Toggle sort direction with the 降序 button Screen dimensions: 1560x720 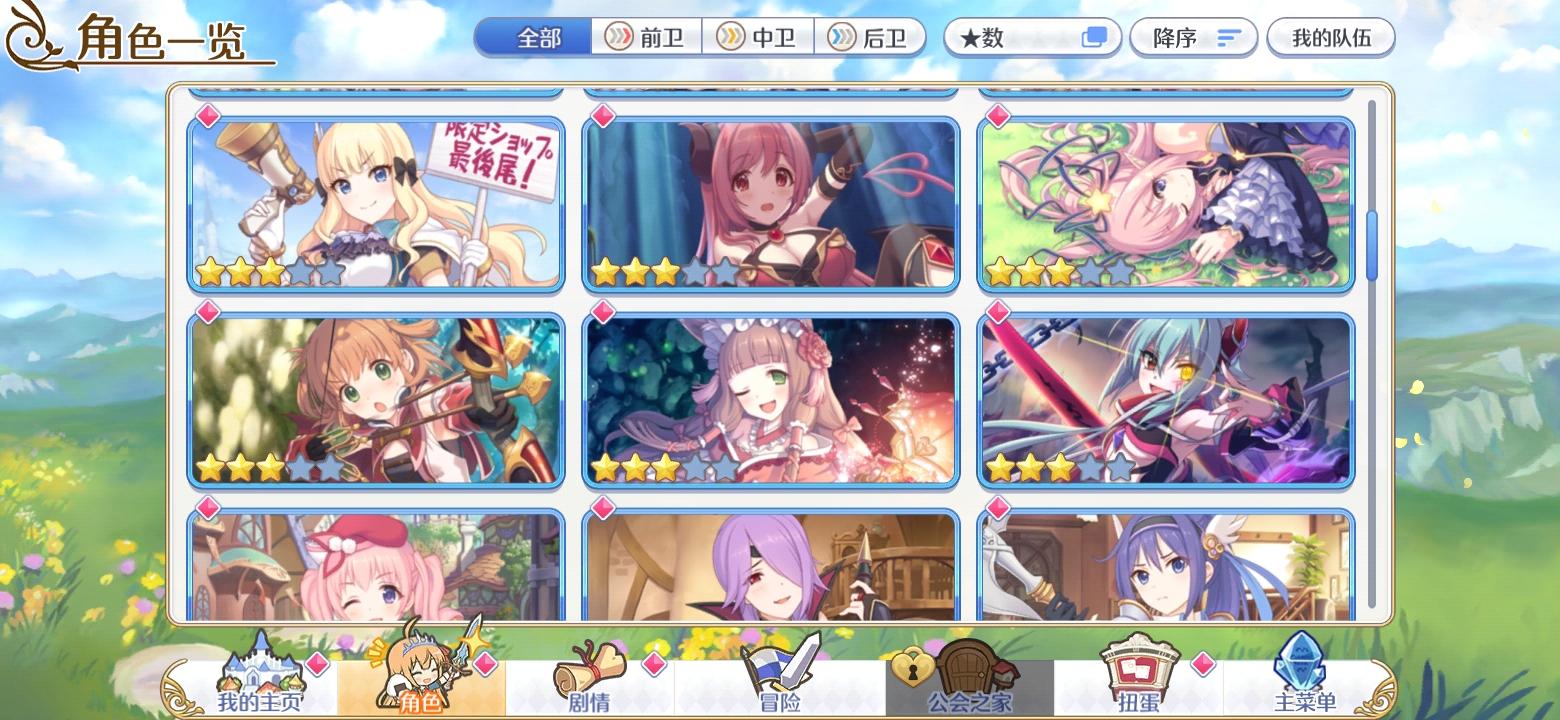(1193, 36)
